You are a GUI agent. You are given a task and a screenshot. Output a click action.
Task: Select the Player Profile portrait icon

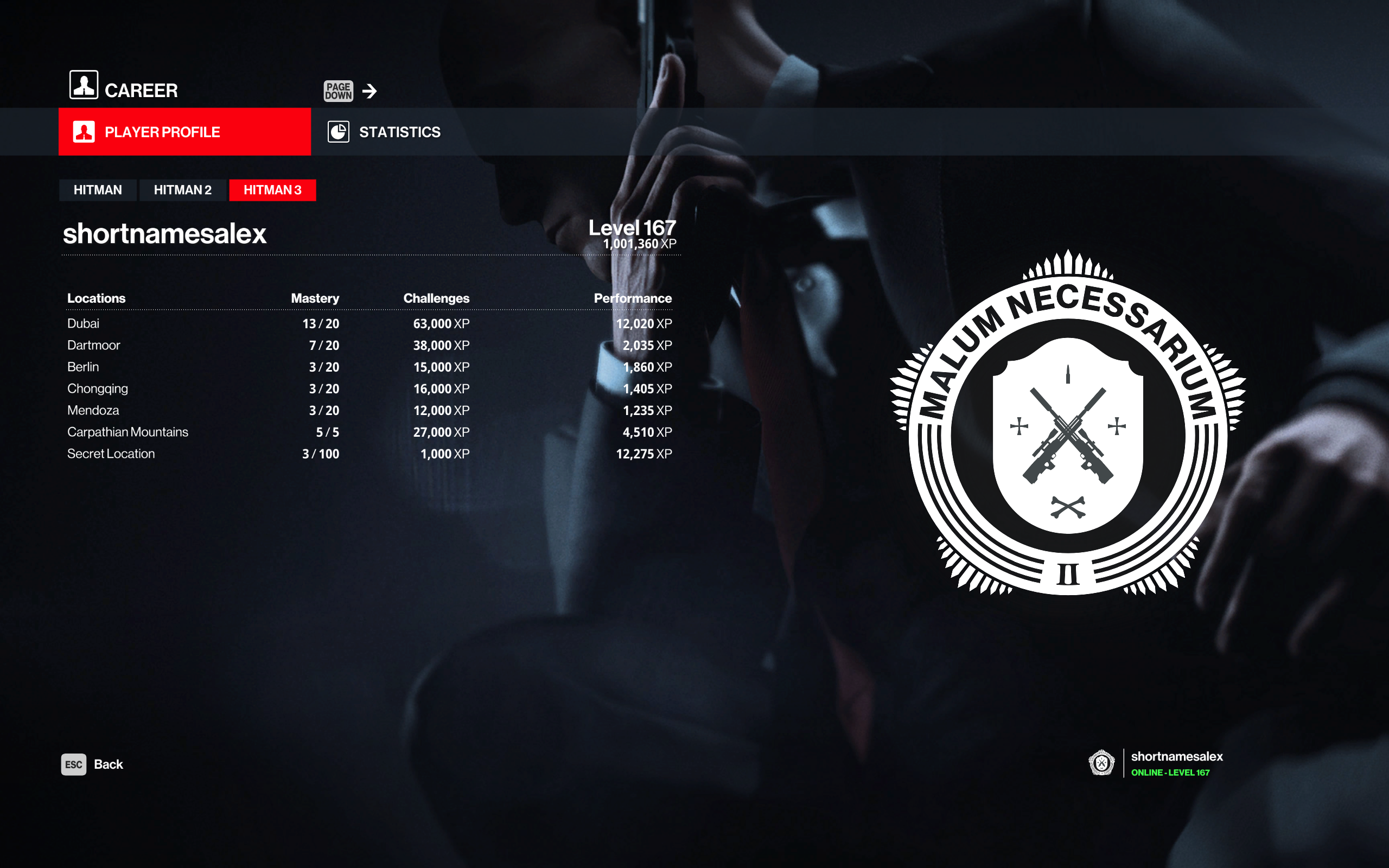(x=85, y=131)
